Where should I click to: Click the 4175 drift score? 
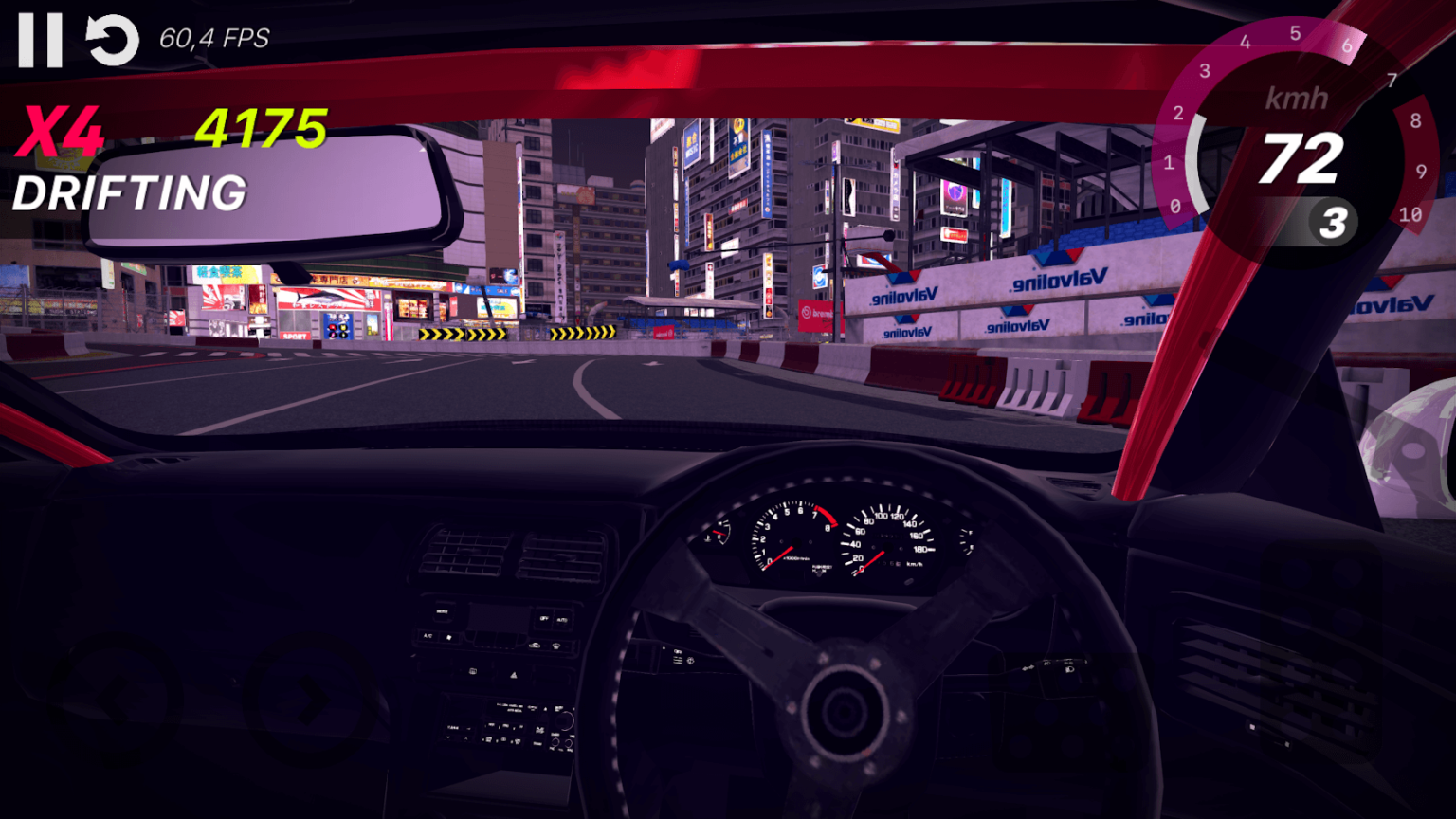pyautogui.click(x=263, y=128)
